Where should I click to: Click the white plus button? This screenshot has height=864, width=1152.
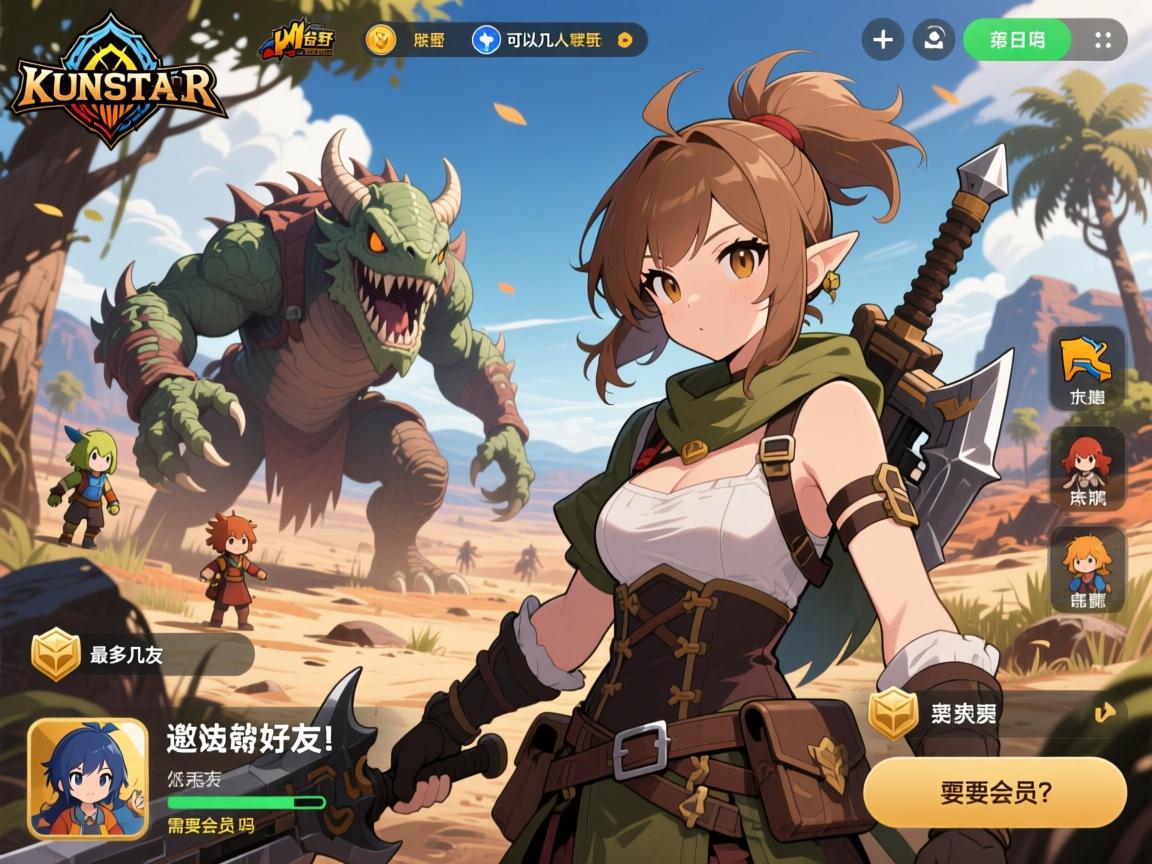[883, 40]
